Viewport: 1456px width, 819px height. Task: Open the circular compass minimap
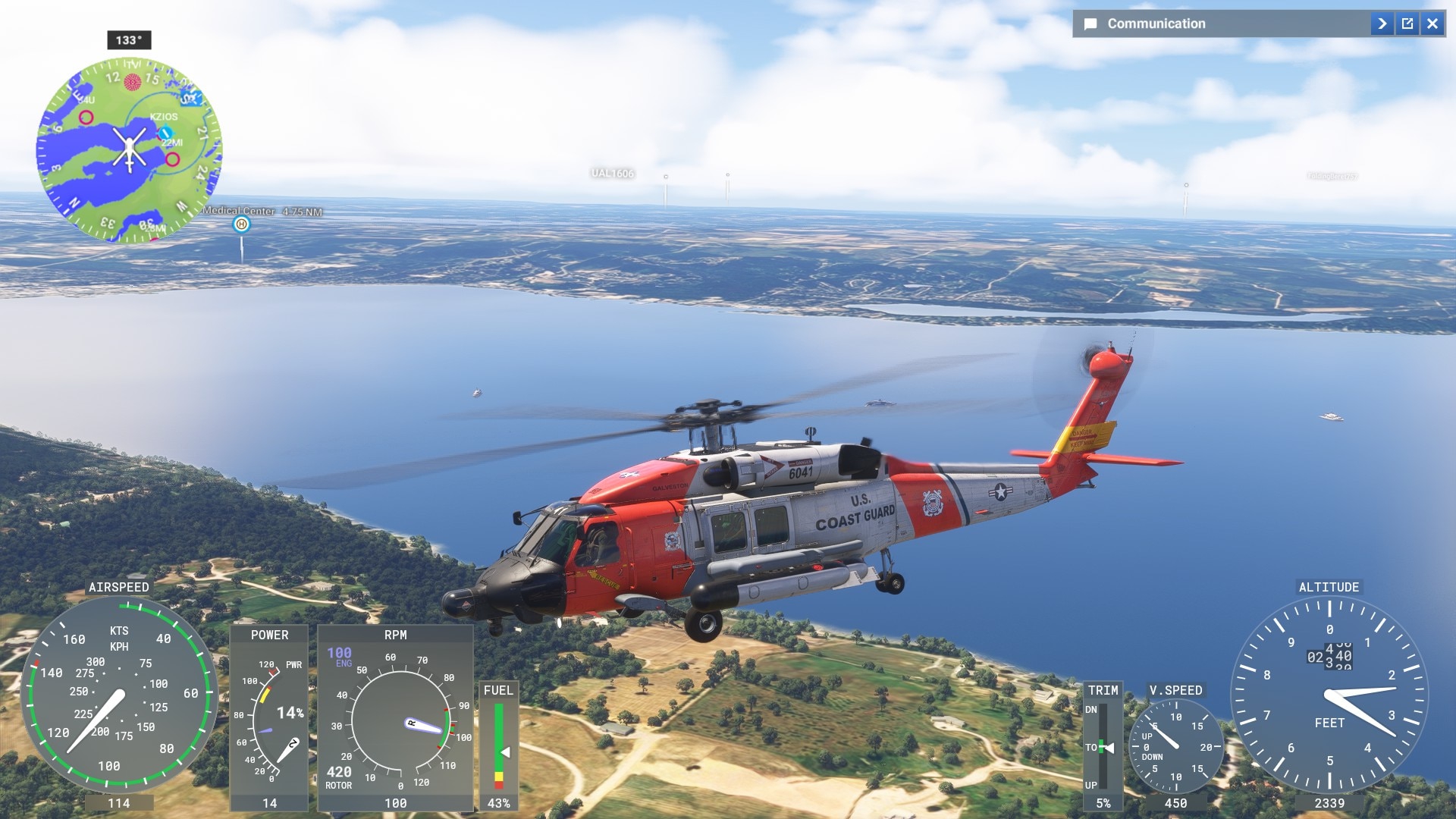pyautogui.click(x=129, y=149)
